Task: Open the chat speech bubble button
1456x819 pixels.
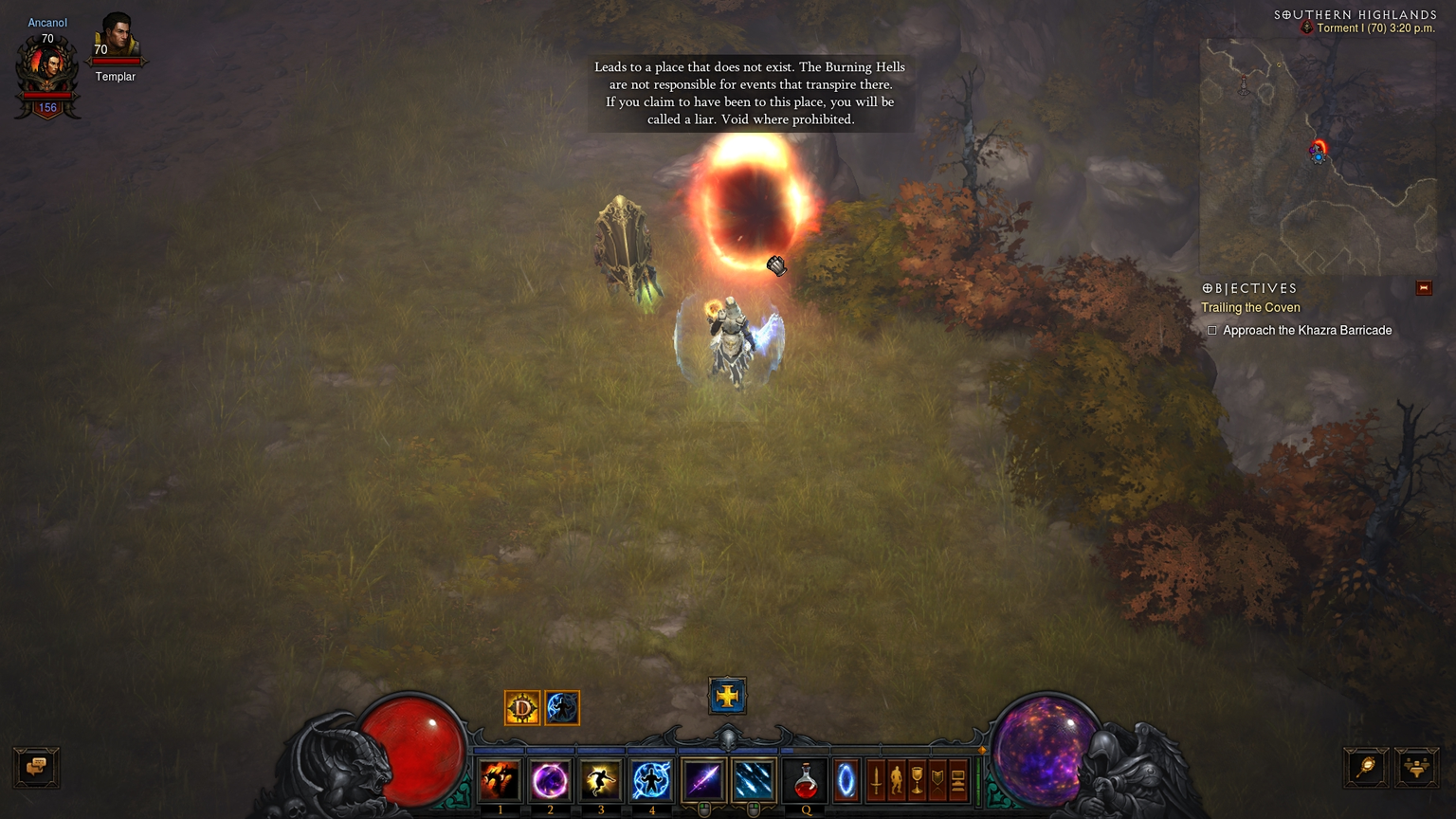Action: point(37,767)
